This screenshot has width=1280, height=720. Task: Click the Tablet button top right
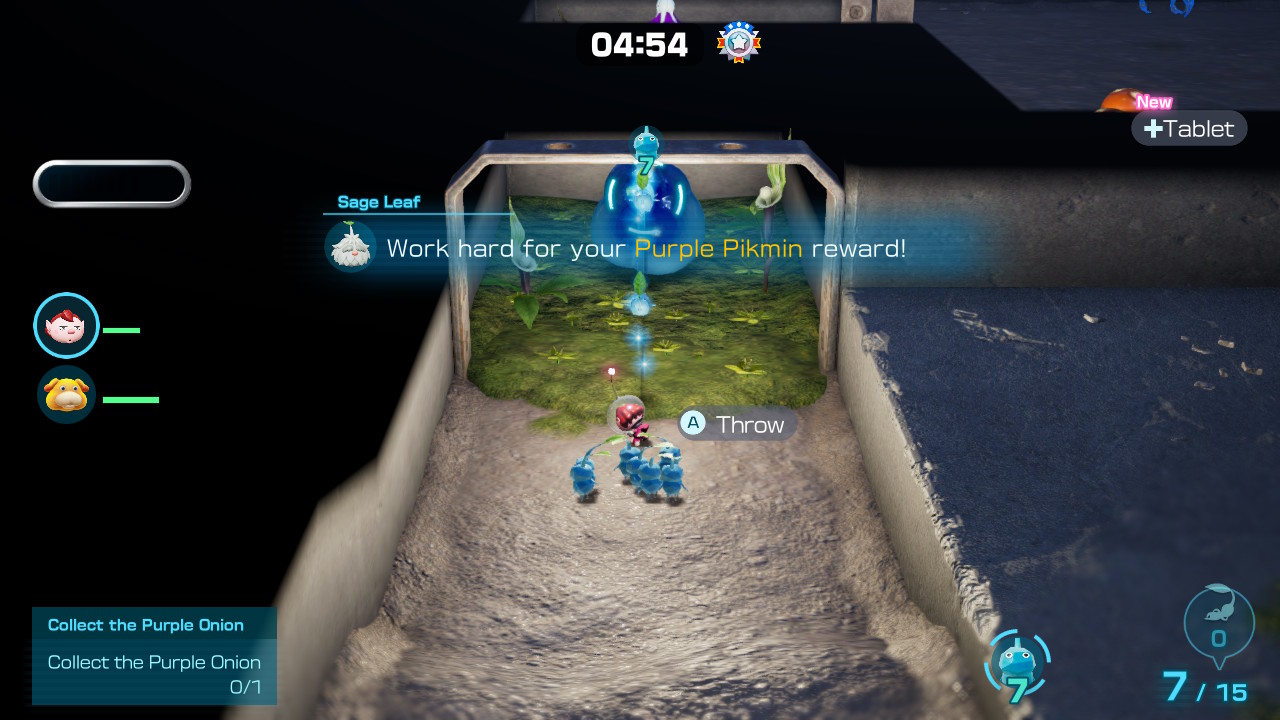[x=1189, y=128]
